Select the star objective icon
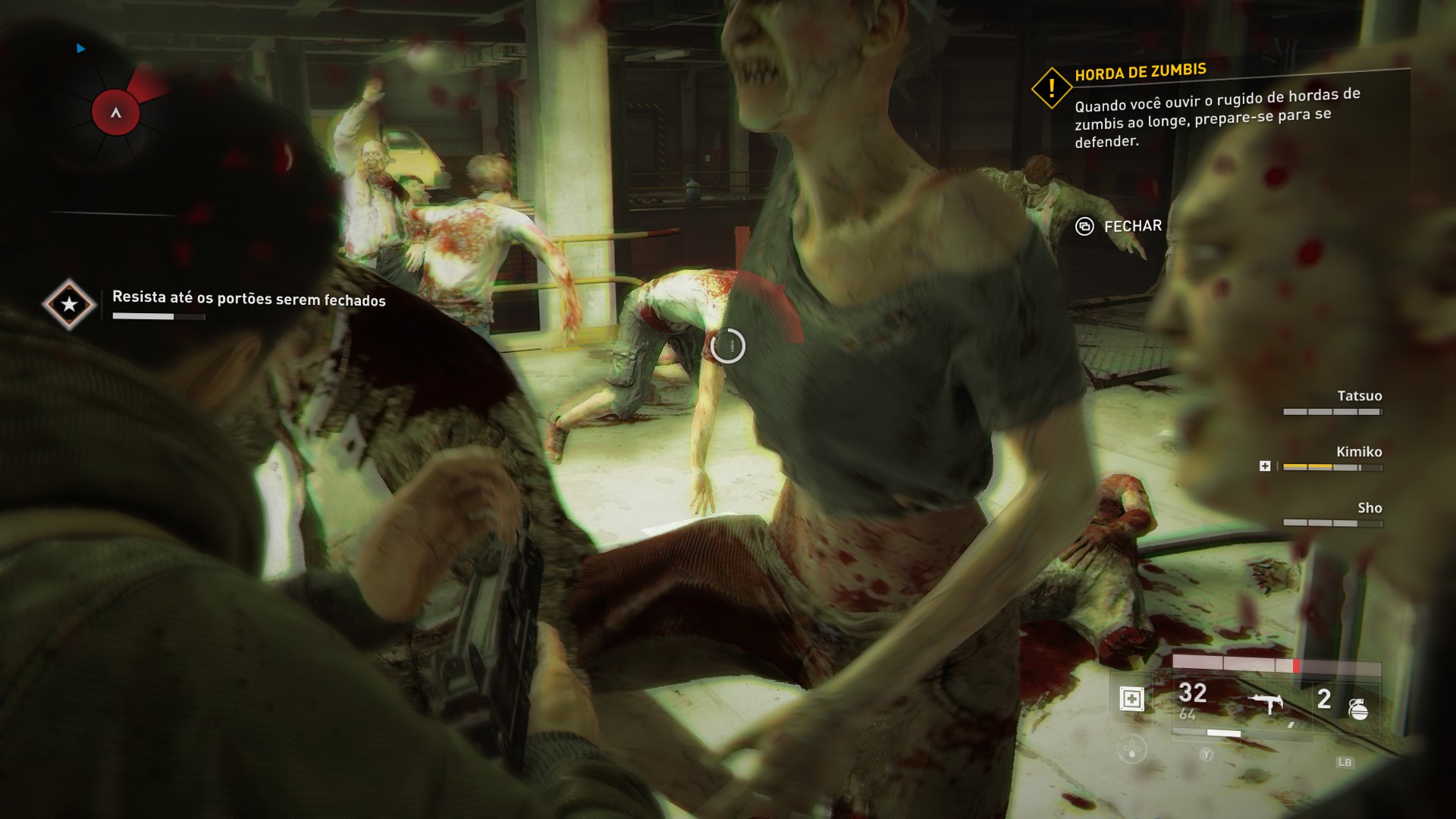The width and height of the screenshot is (1456, 819). [x=69, y=304]
